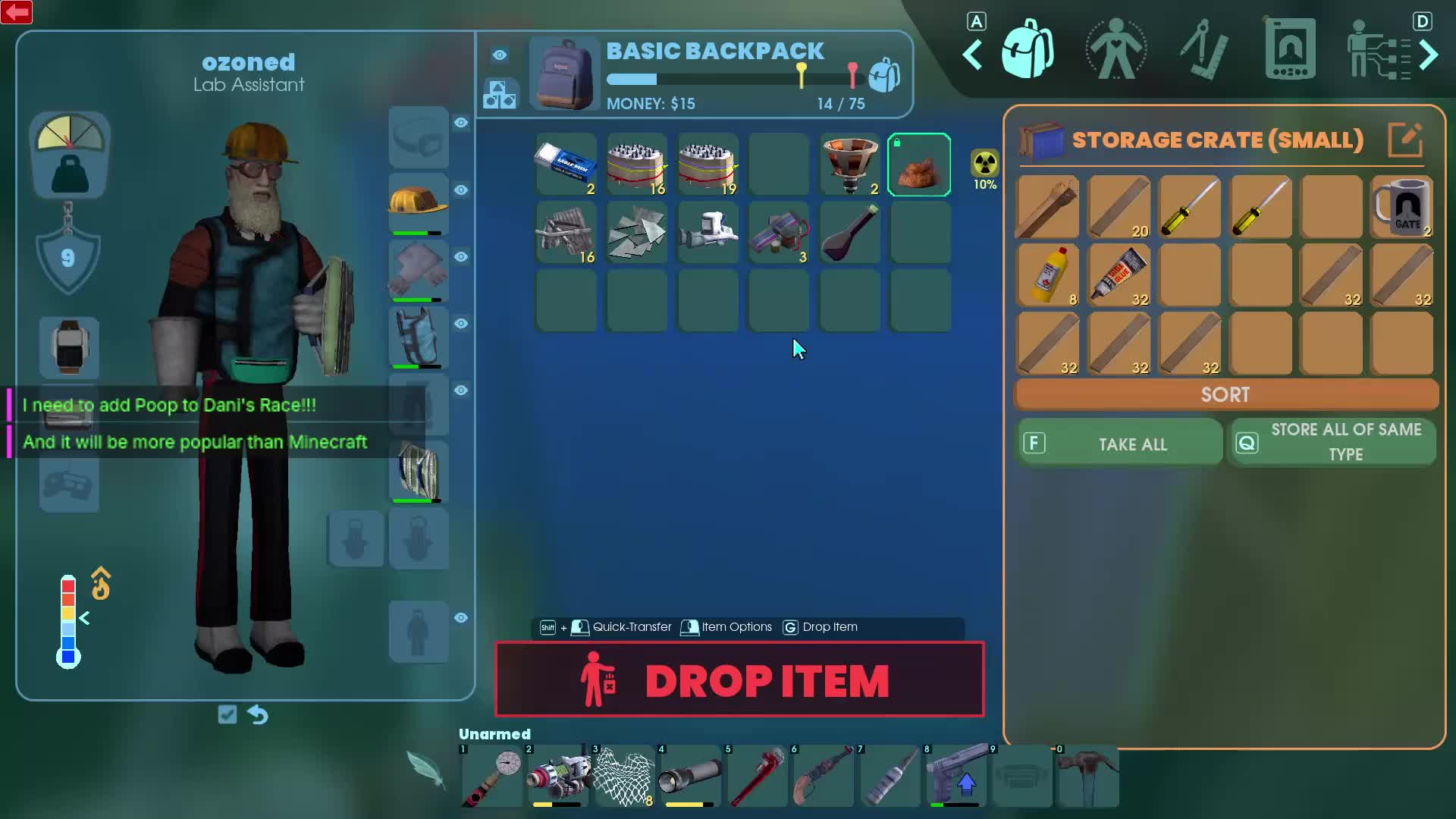The width and height of the screenshot is (1456, 819).
Task: Open the character body status tab
Action: [1116, 50]
